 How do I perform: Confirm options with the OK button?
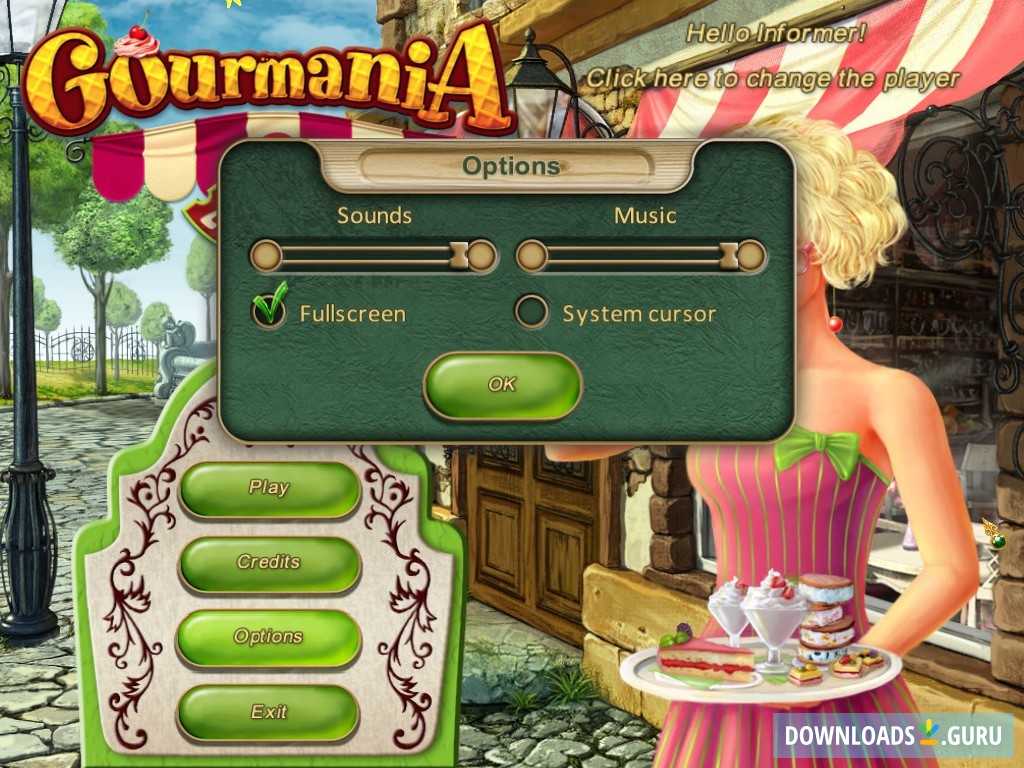click(x=502, y=385)
